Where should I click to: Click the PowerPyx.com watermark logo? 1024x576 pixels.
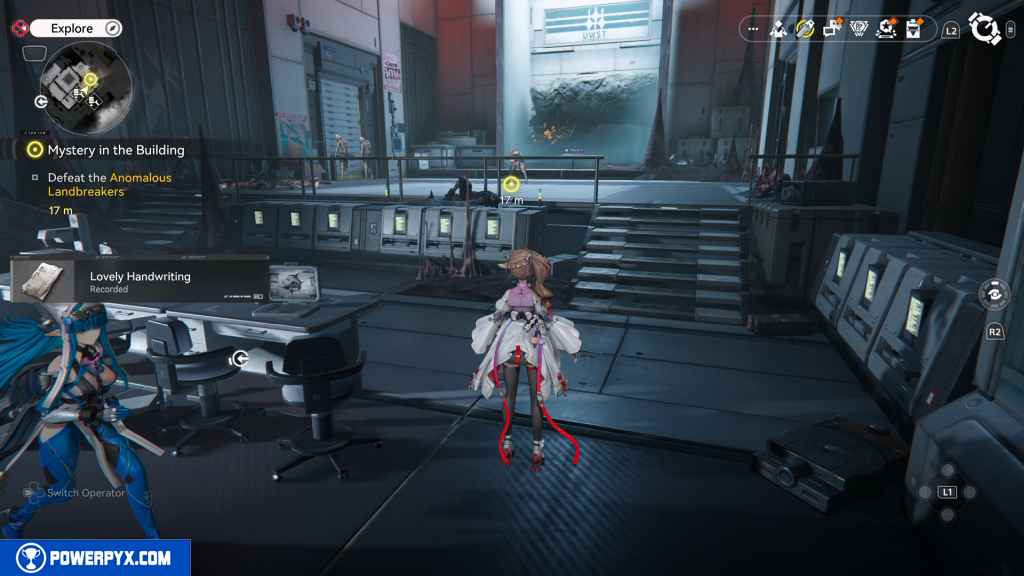tap(95, 558)
